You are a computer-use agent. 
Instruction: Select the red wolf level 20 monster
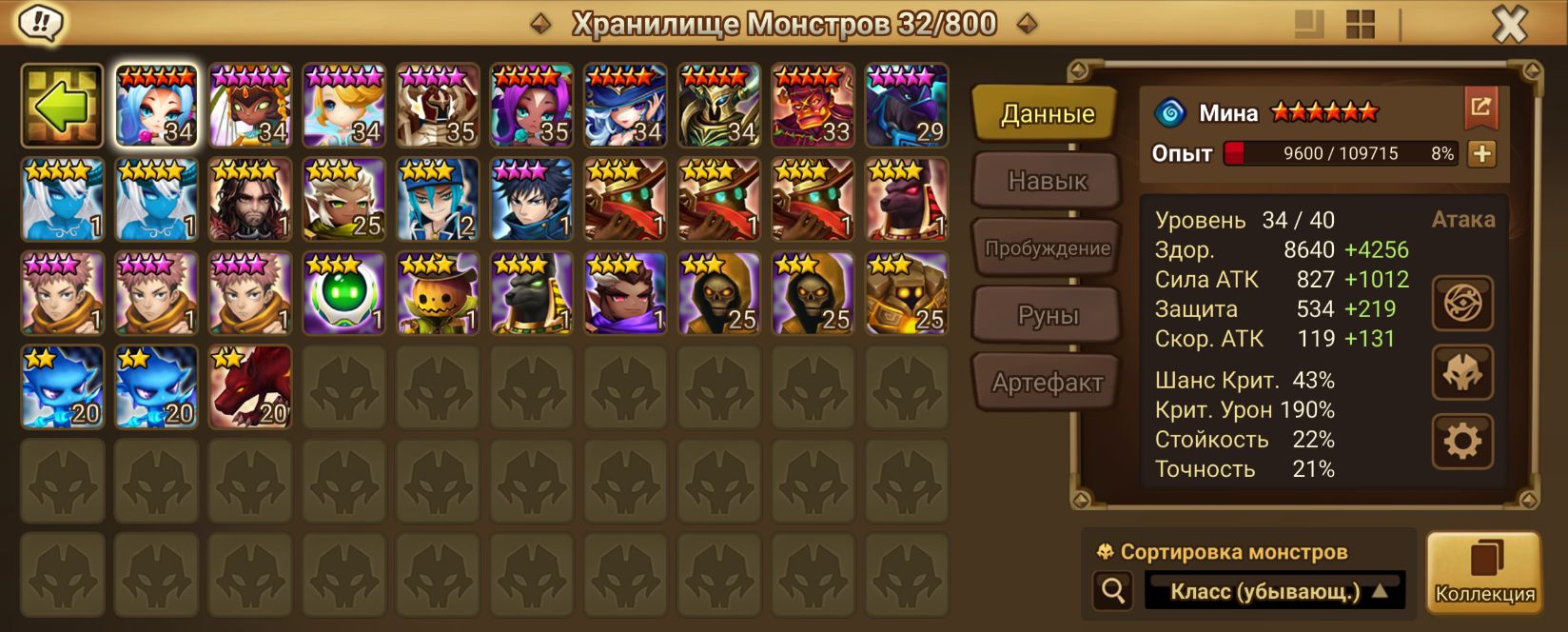[x=250, y=386]
